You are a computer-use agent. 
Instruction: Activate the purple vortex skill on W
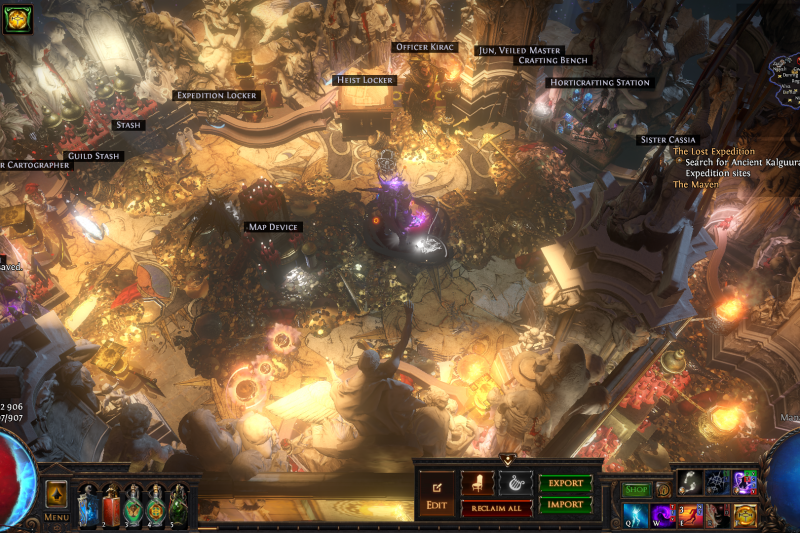pyautogui.click(x=663, y=516)
